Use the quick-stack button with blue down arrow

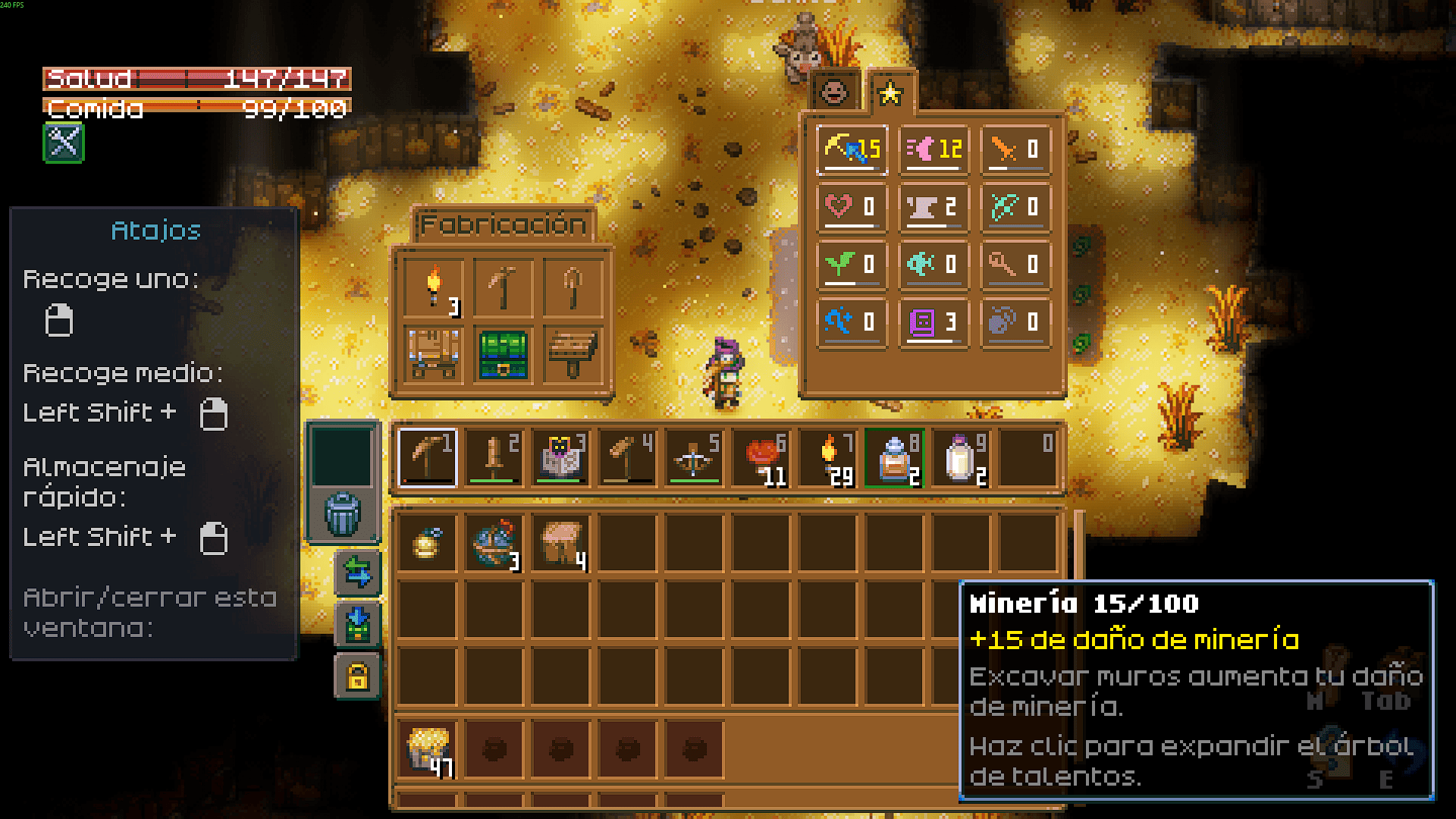pos(357,624)
